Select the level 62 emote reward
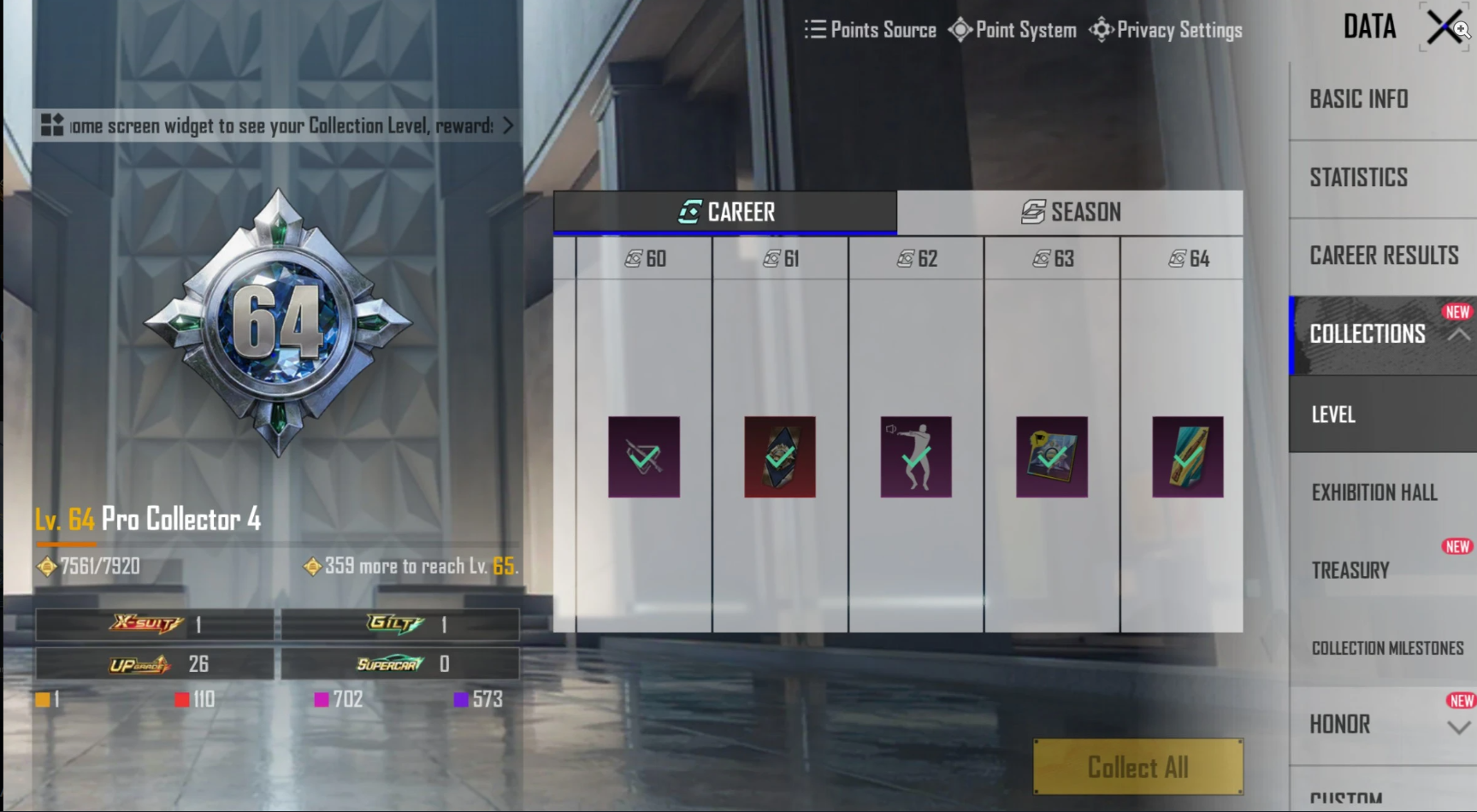The image size is (1477, 812). (x=915, y=456)
